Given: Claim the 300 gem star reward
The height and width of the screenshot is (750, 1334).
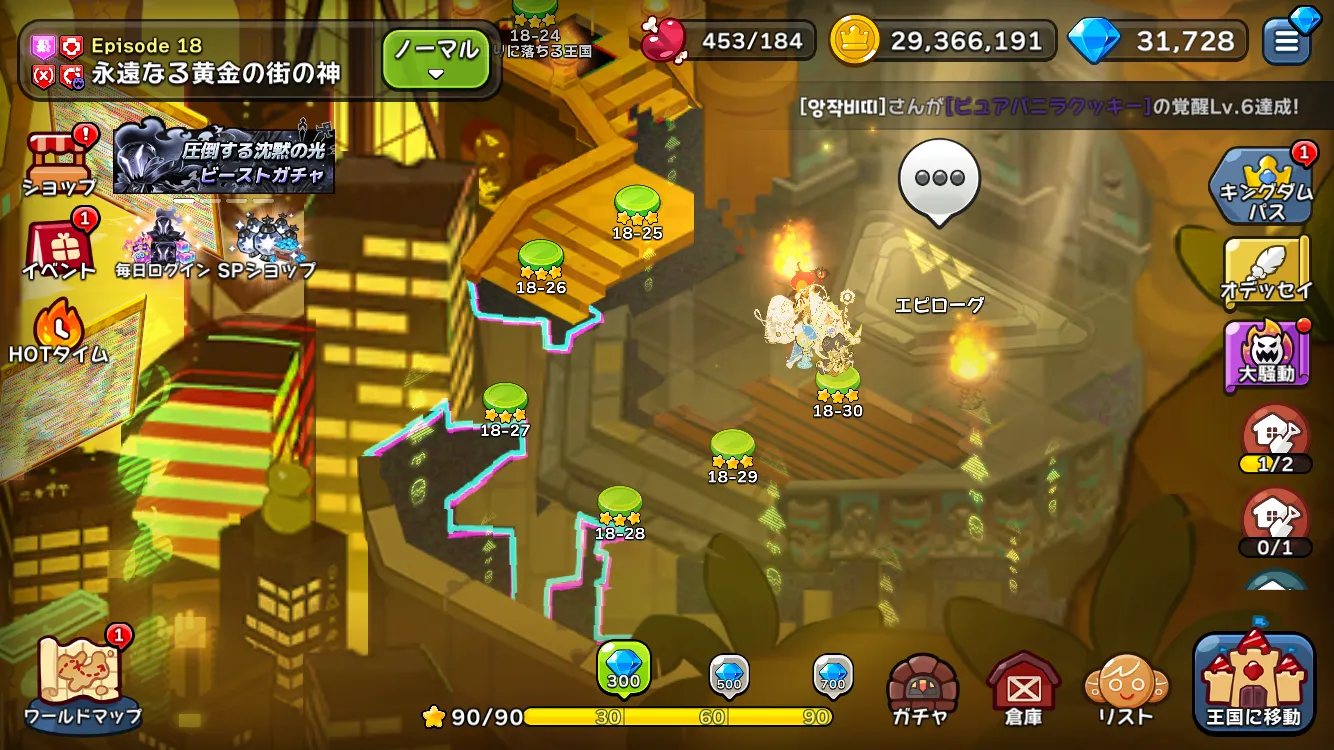Looking at the screenshot, I should (x=624, y=668).
